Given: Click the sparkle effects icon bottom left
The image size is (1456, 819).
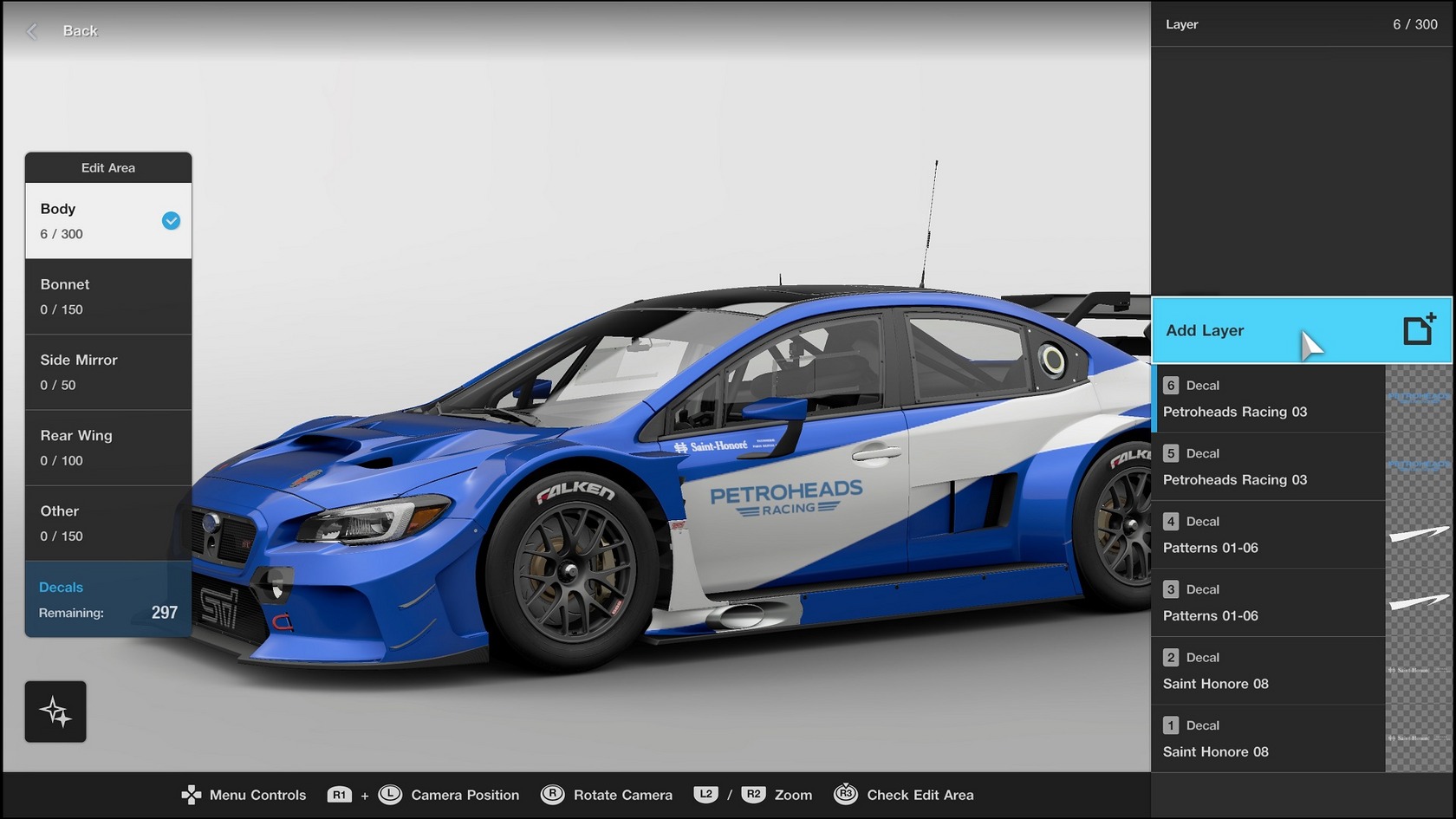Looking at the screenshot, I should point(55,711).
